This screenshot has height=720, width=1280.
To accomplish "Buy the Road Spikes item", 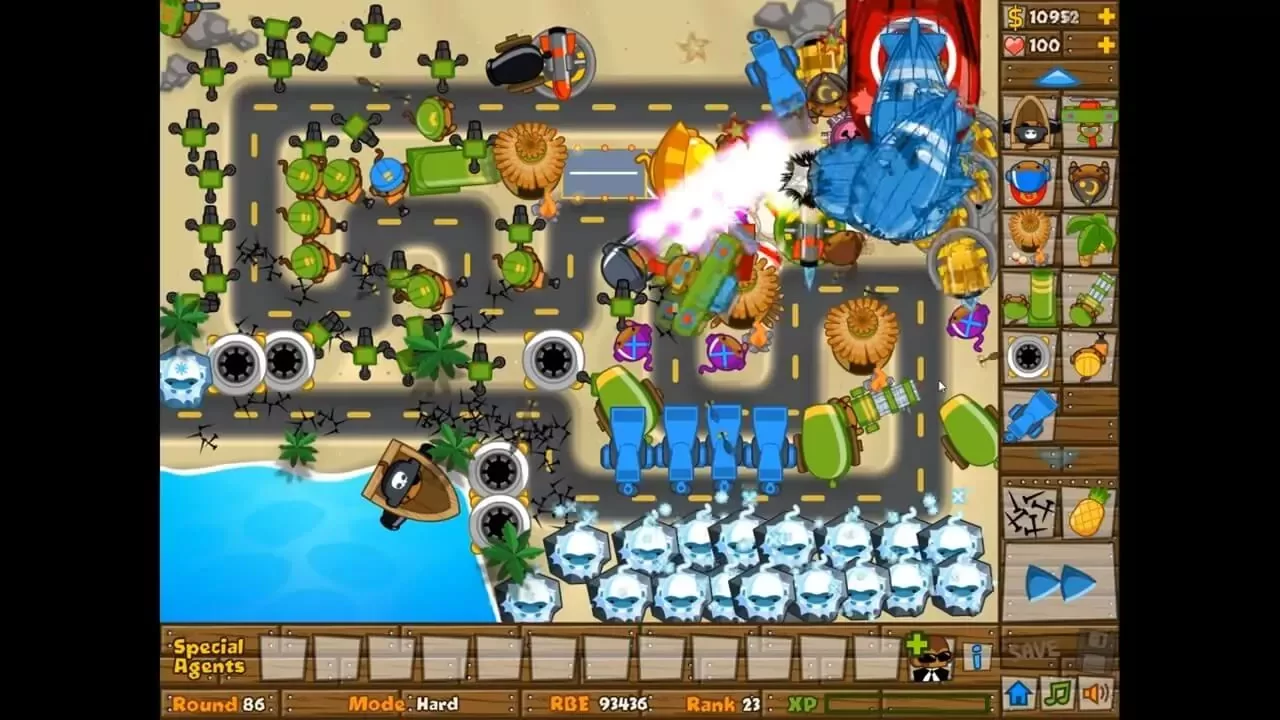I will [x=1029, y=512].
